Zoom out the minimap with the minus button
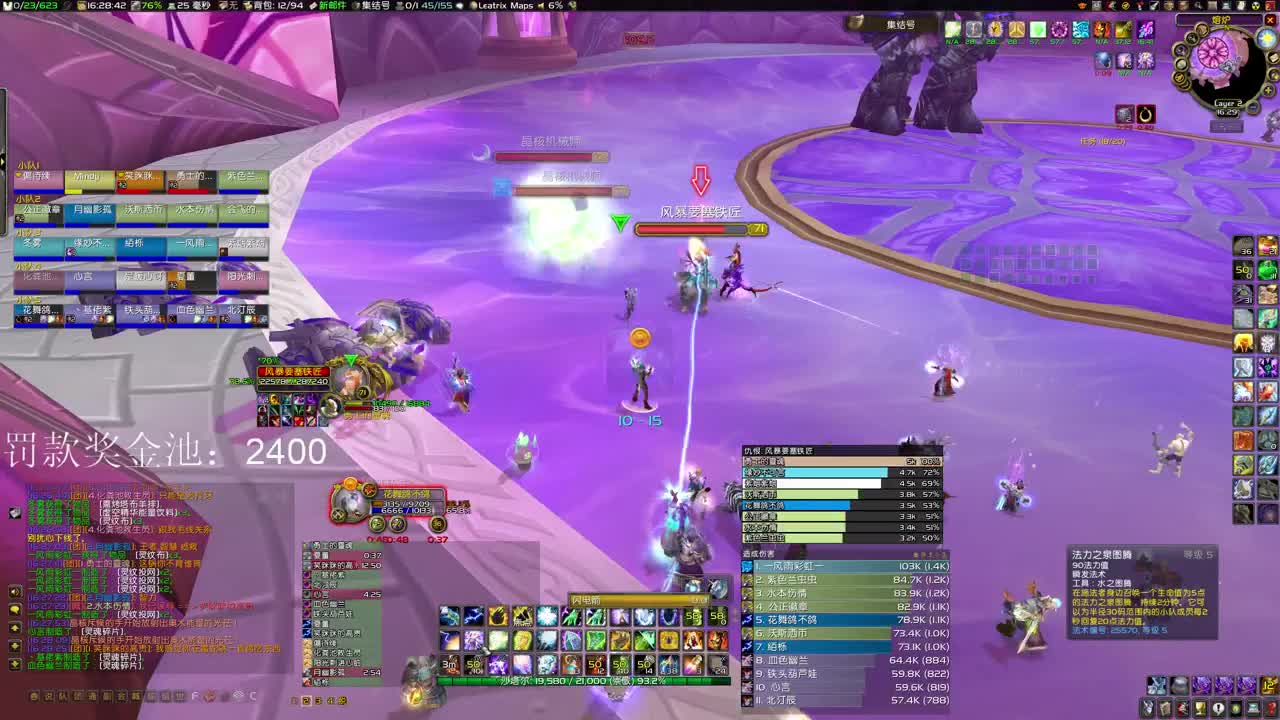 (x=1252, y=108)
